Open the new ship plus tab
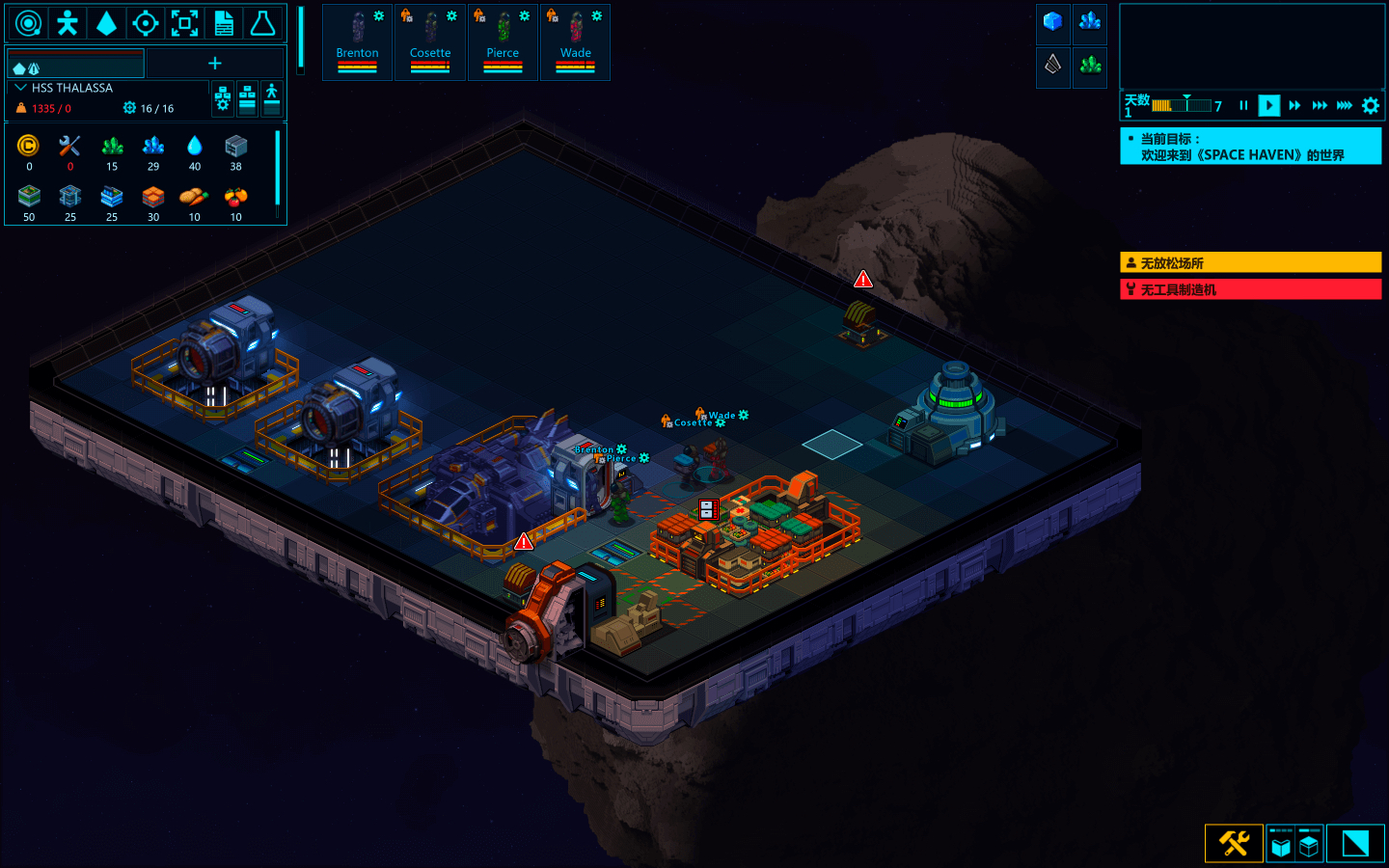This screenshot has width=1389, height=868. [214, 62]
